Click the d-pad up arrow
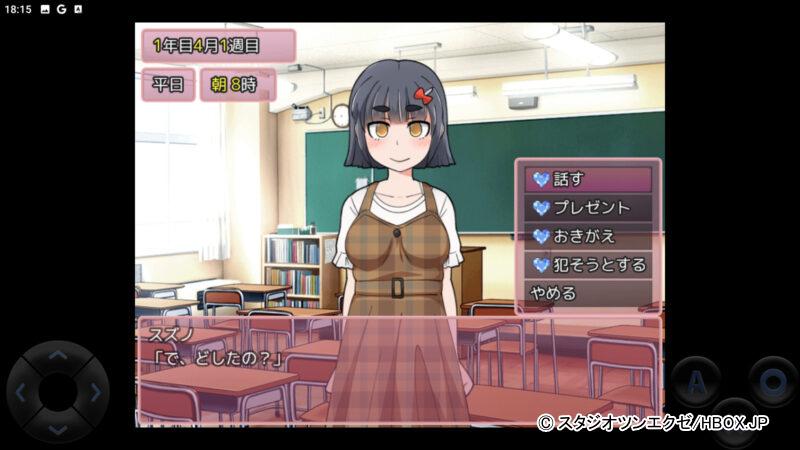The width and height of the screenshot is (800, 450). pos(57,357)
